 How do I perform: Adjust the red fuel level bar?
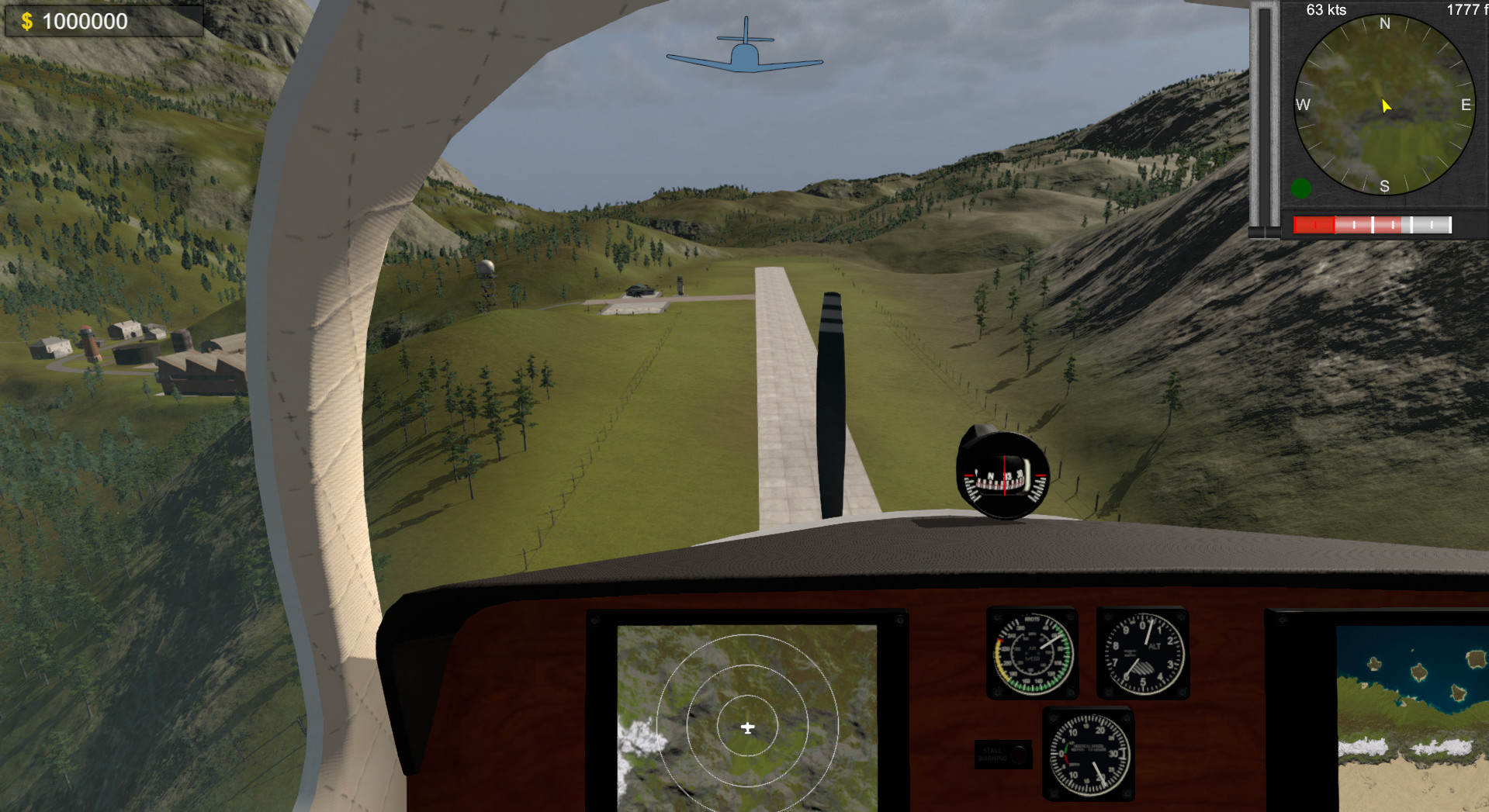click(x=1315, y=224)
